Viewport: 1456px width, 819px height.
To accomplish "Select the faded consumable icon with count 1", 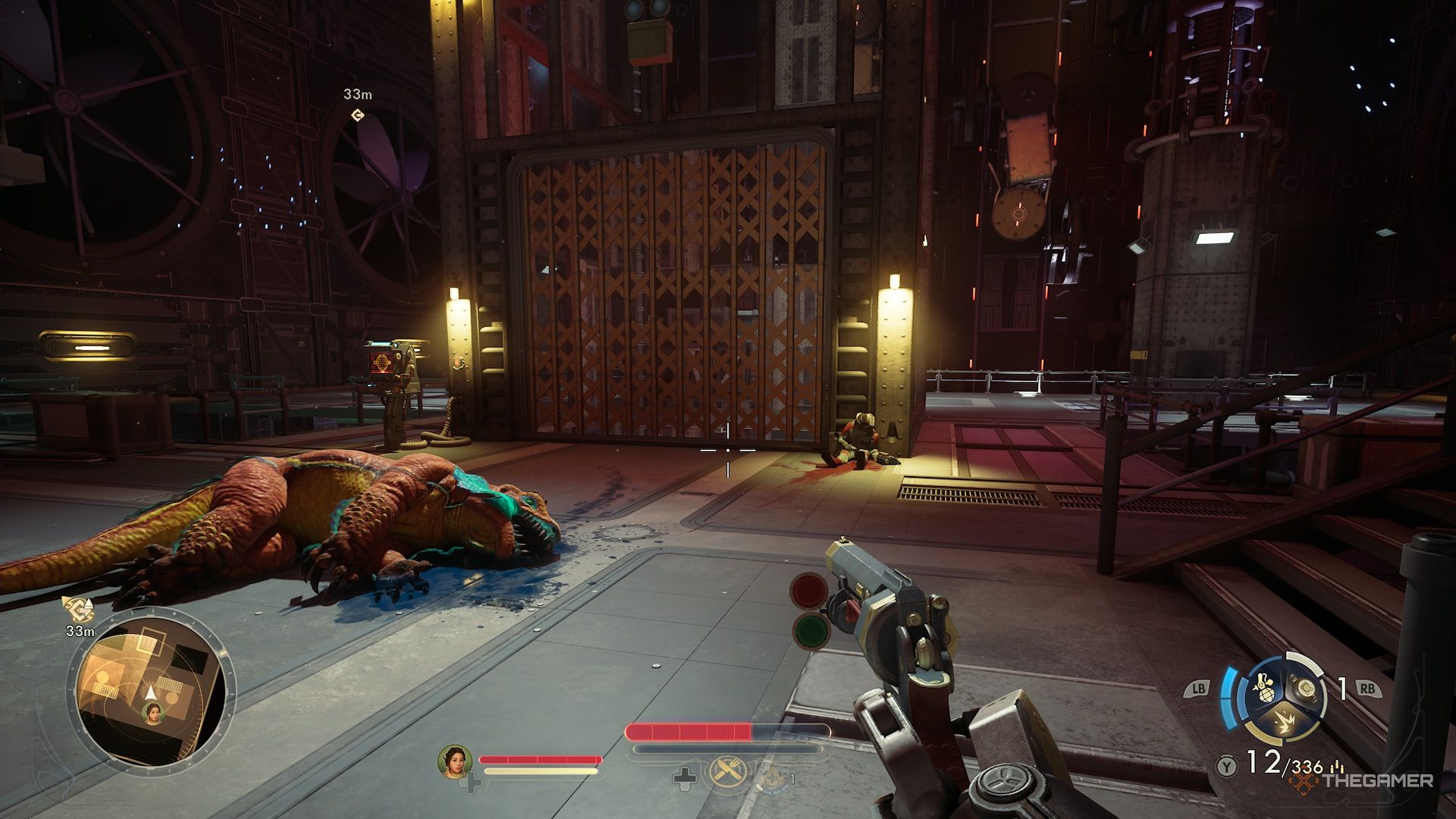I will coord(772,776).
